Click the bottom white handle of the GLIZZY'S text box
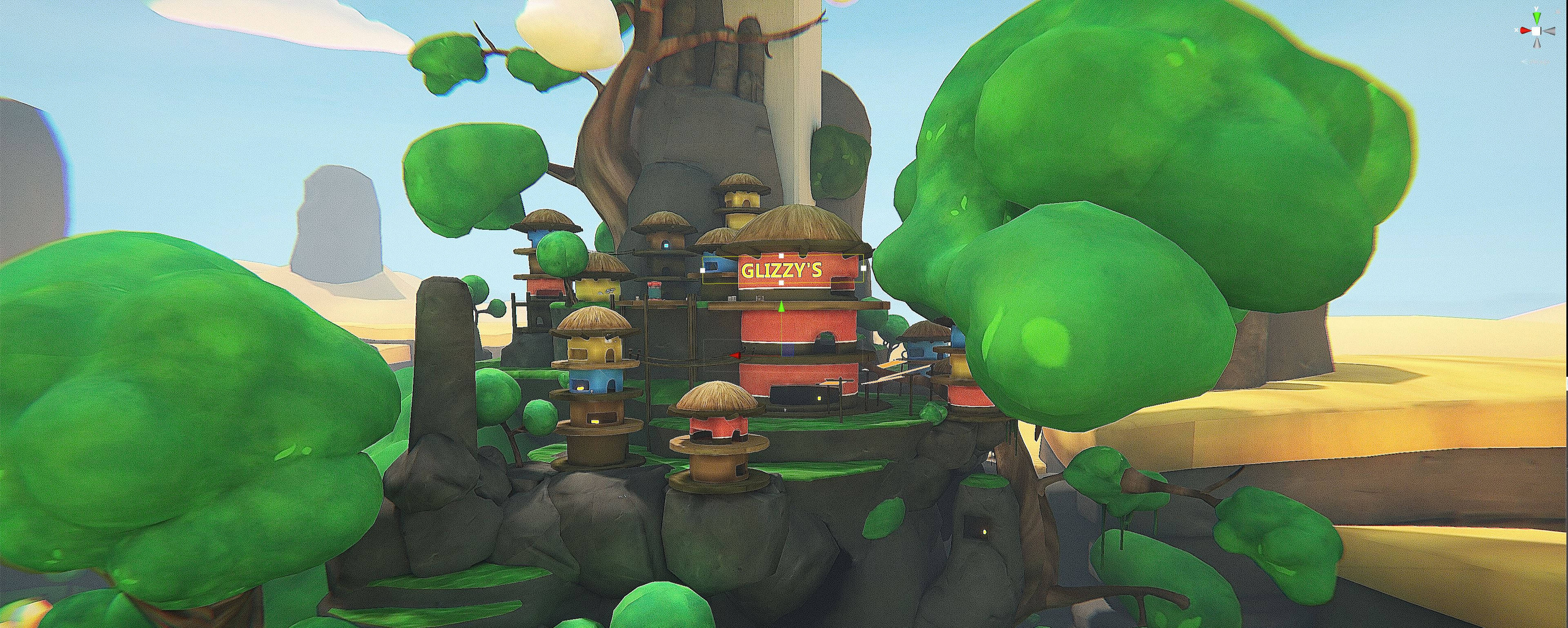 pyautogui.click(x=782, y=283)
